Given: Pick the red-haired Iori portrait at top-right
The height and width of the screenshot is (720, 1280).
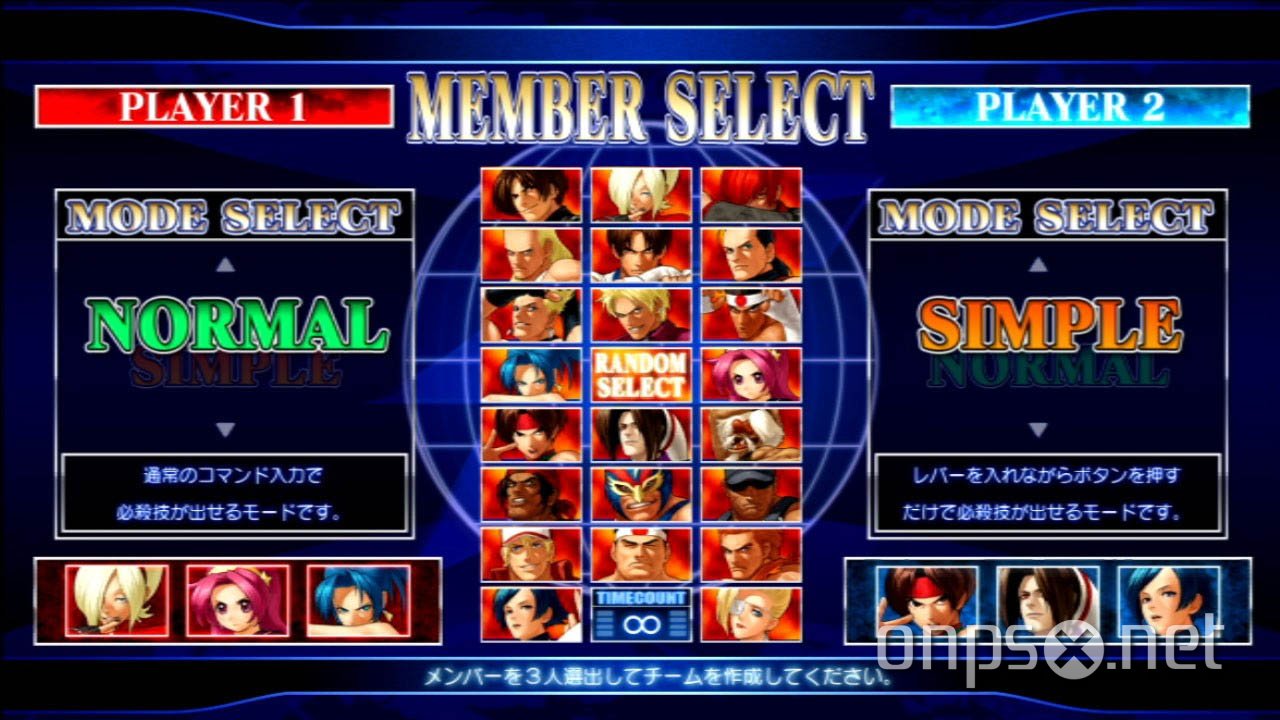Looking at the screenshot, I should point(750,195).
